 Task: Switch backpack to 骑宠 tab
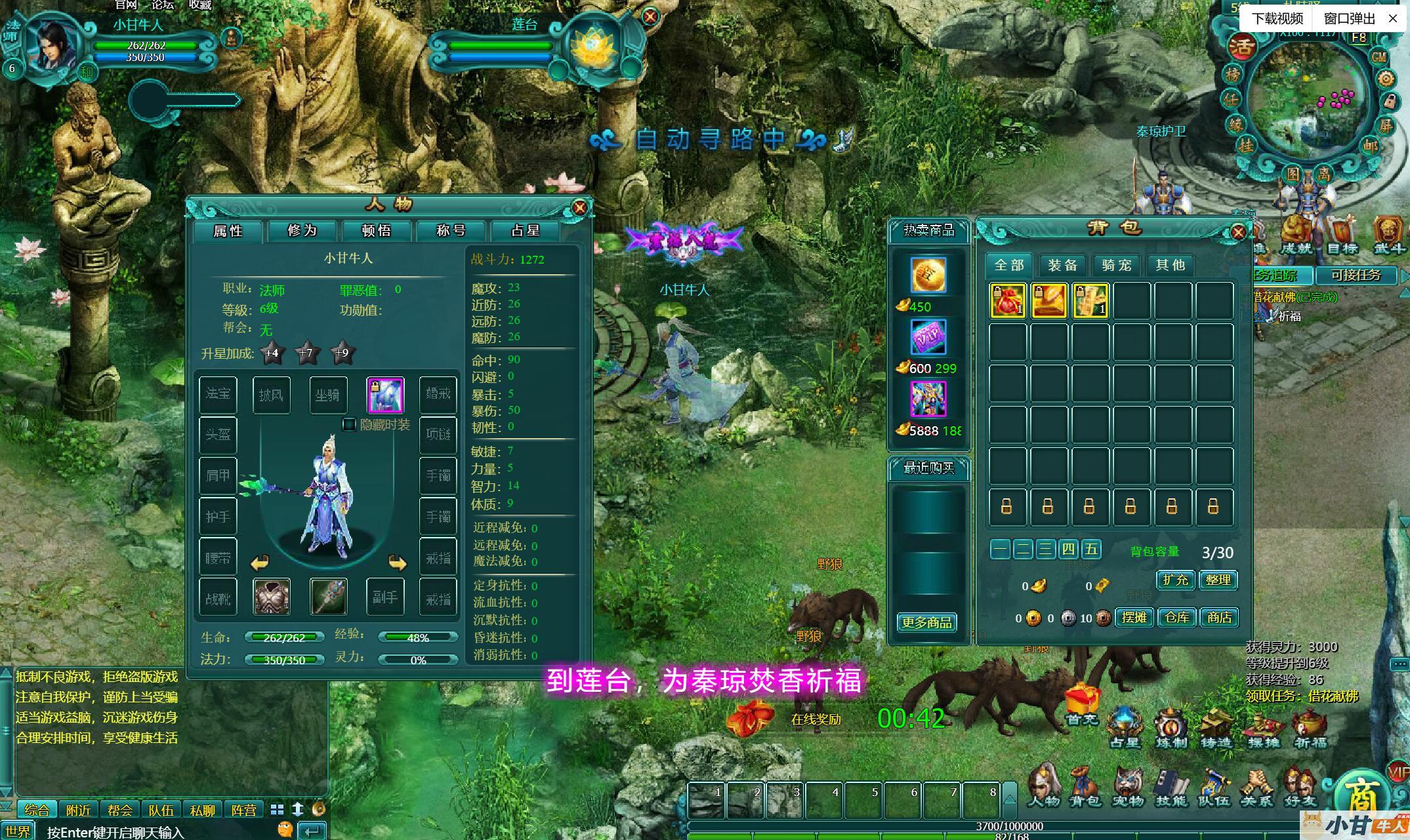coord(1116,265)
